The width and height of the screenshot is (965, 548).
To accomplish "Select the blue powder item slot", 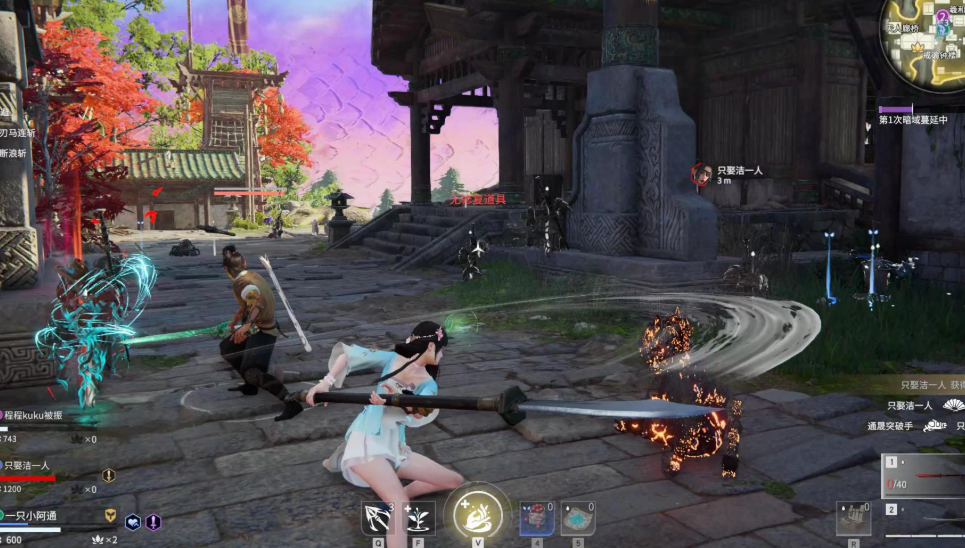I will pyautogui.click(x=577, y=518).
